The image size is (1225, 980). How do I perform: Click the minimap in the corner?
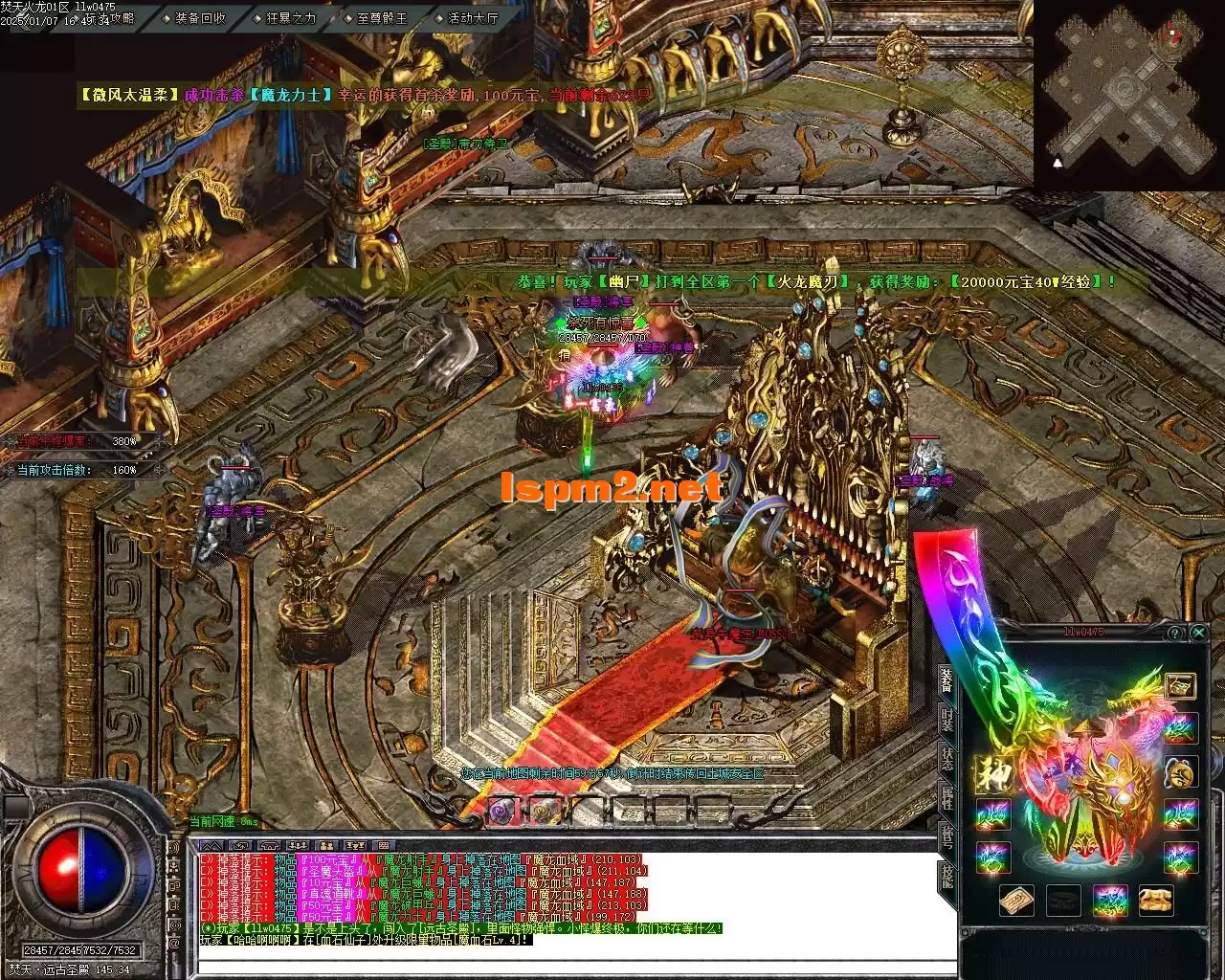click(x=1127, y=93)
